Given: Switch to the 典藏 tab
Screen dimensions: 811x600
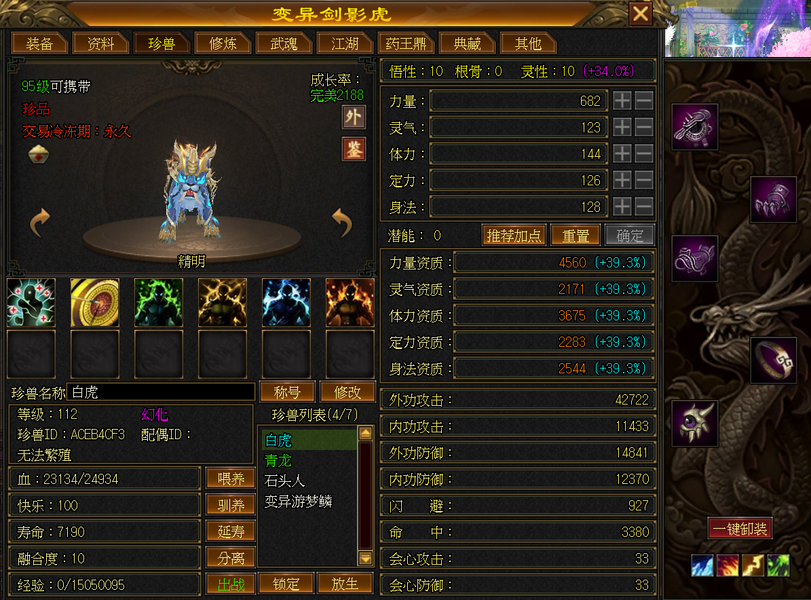Looking at the screenshot, I should coord(467,43).
